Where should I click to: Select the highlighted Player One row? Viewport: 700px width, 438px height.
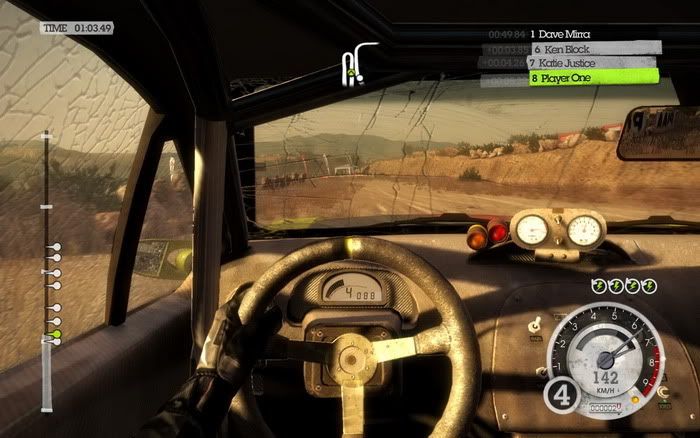[594, 77]
